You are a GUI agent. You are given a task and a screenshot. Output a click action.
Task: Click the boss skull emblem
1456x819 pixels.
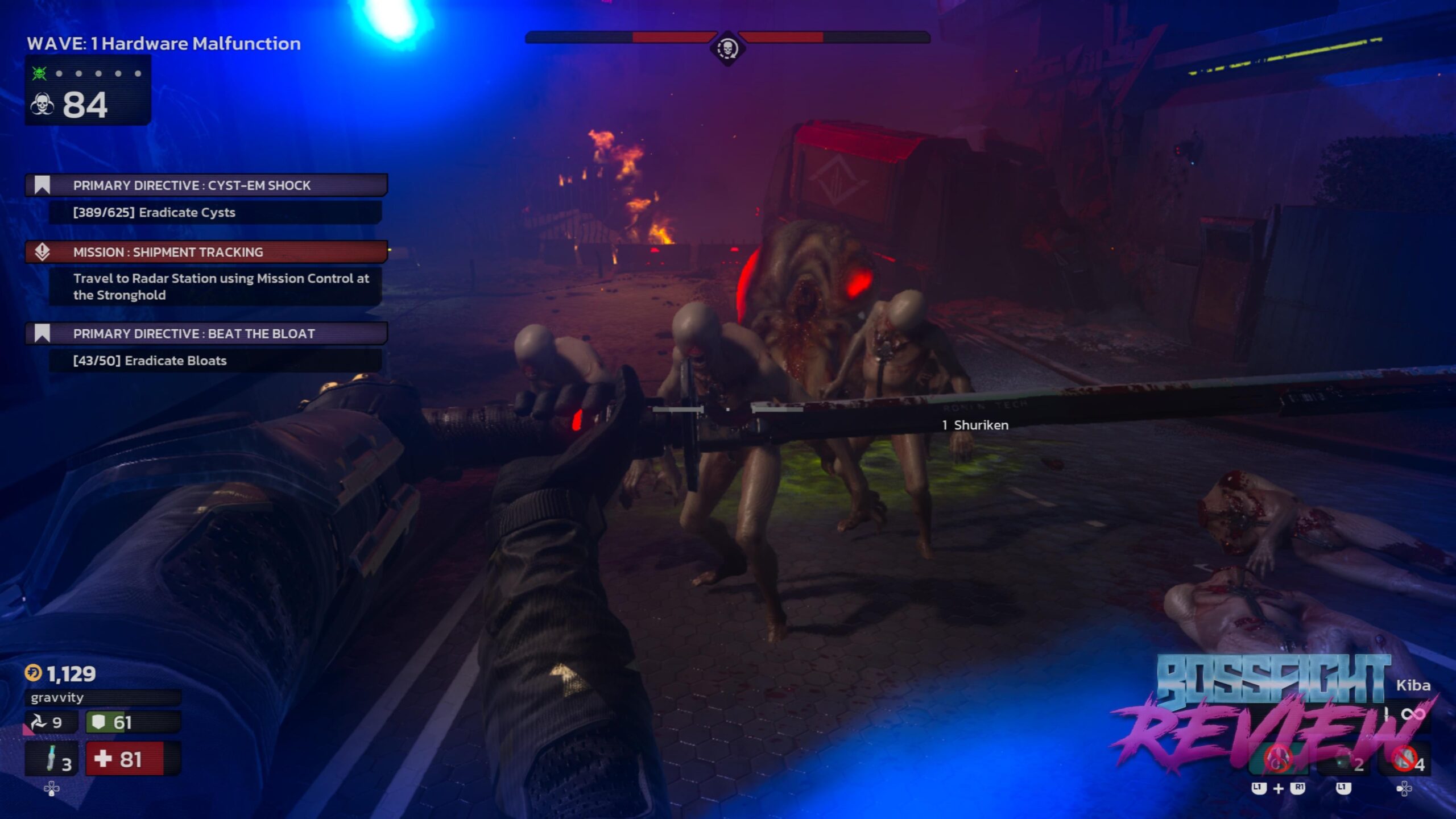(x=727, y=49)
